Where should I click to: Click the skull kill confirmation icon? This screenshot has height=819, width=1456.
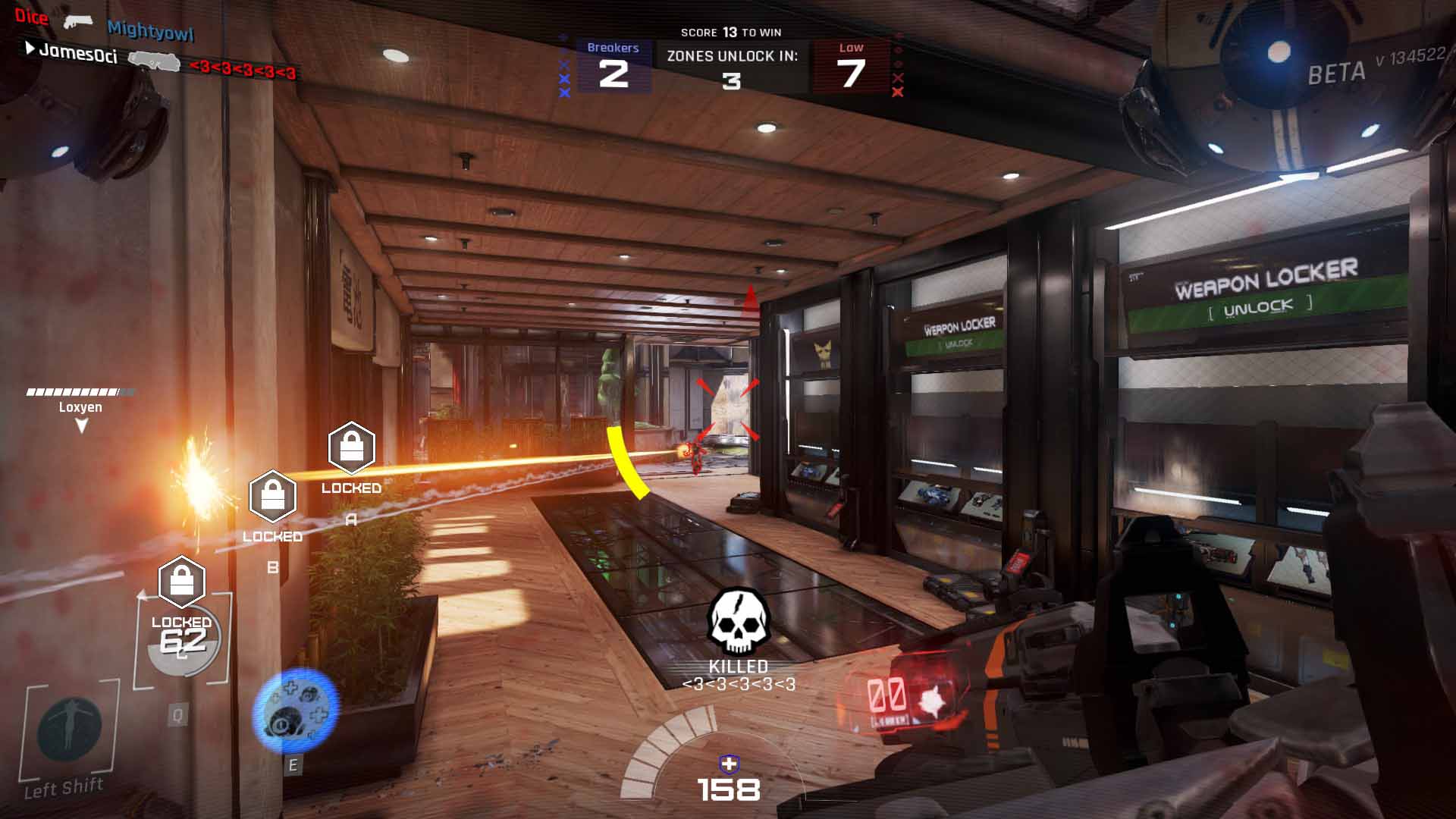click(739, 622)
